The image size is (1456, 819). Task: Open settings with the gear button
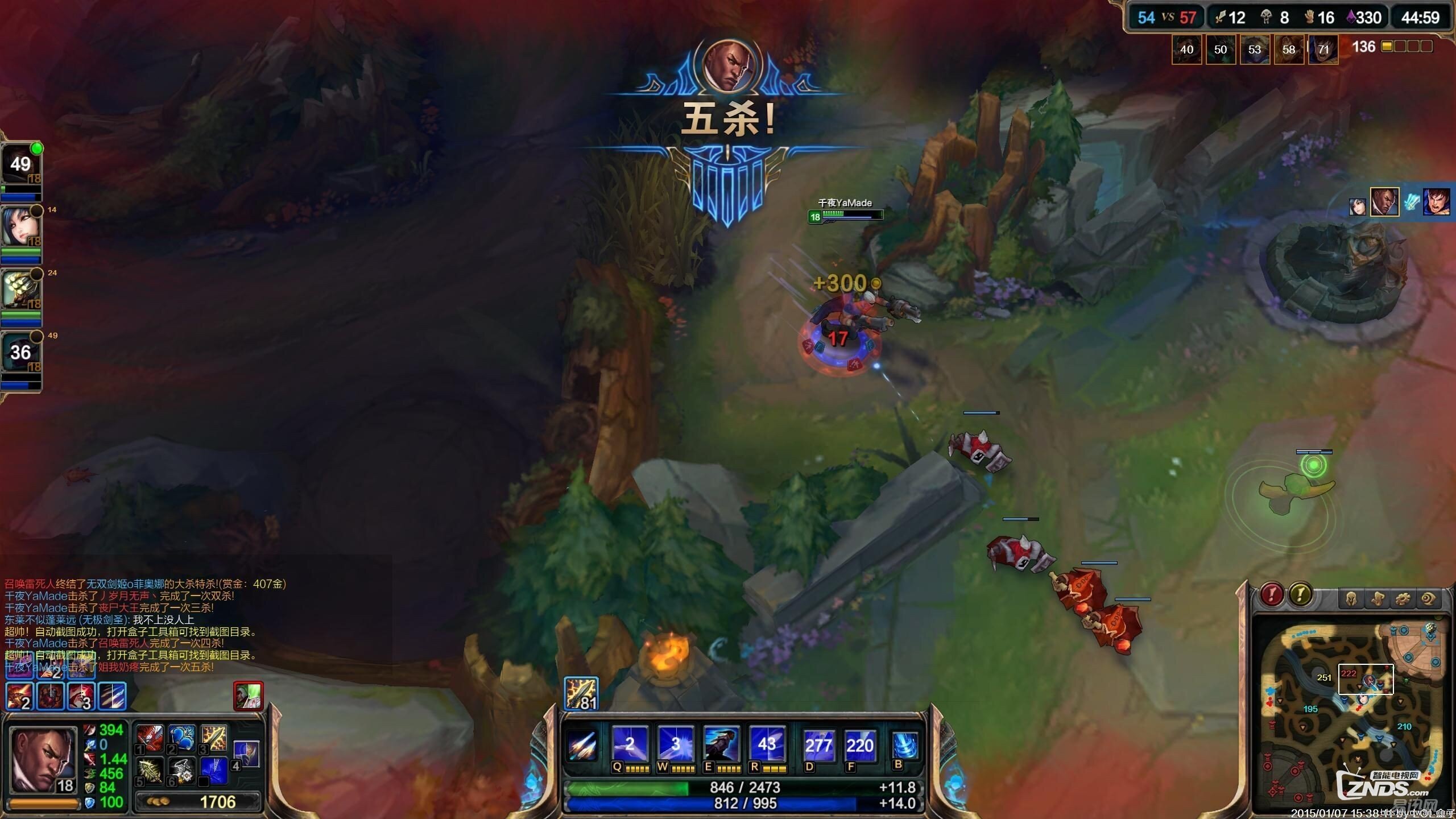coord(1403,599)
